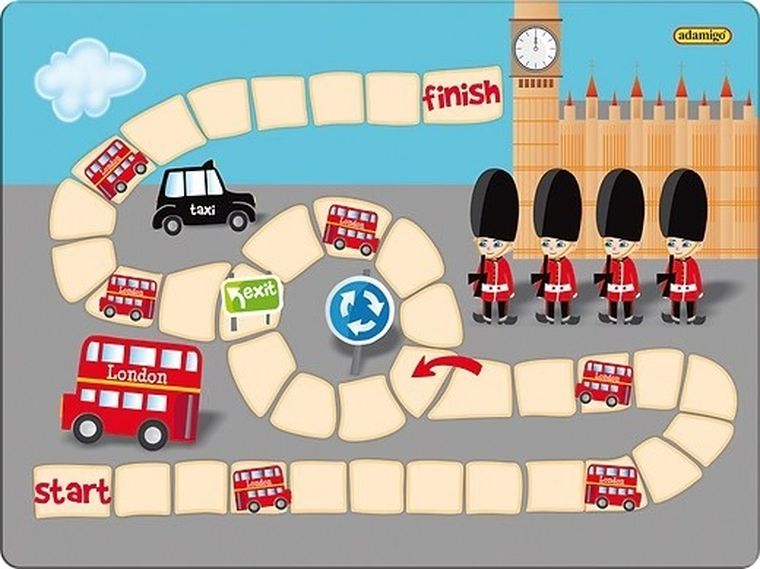The image size is (760, 569).
Task: Pick the bus tile nearest the start tile
Action: pos(261,487)
